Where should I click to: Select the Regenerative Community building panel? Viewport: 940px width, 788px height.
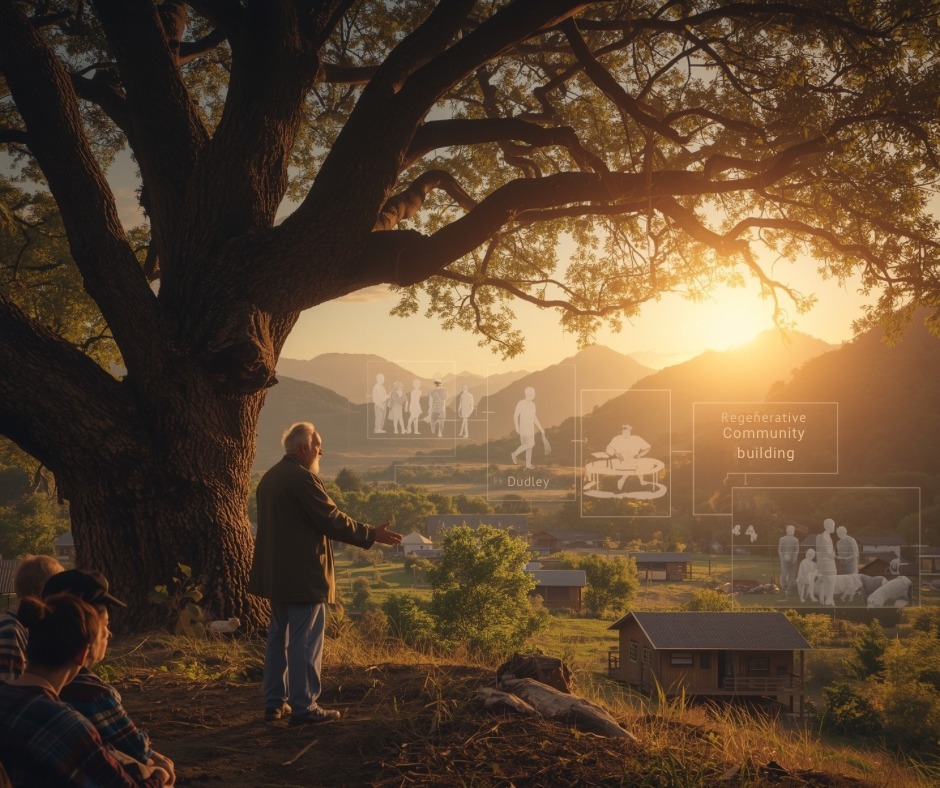click(x=765, y=437)
